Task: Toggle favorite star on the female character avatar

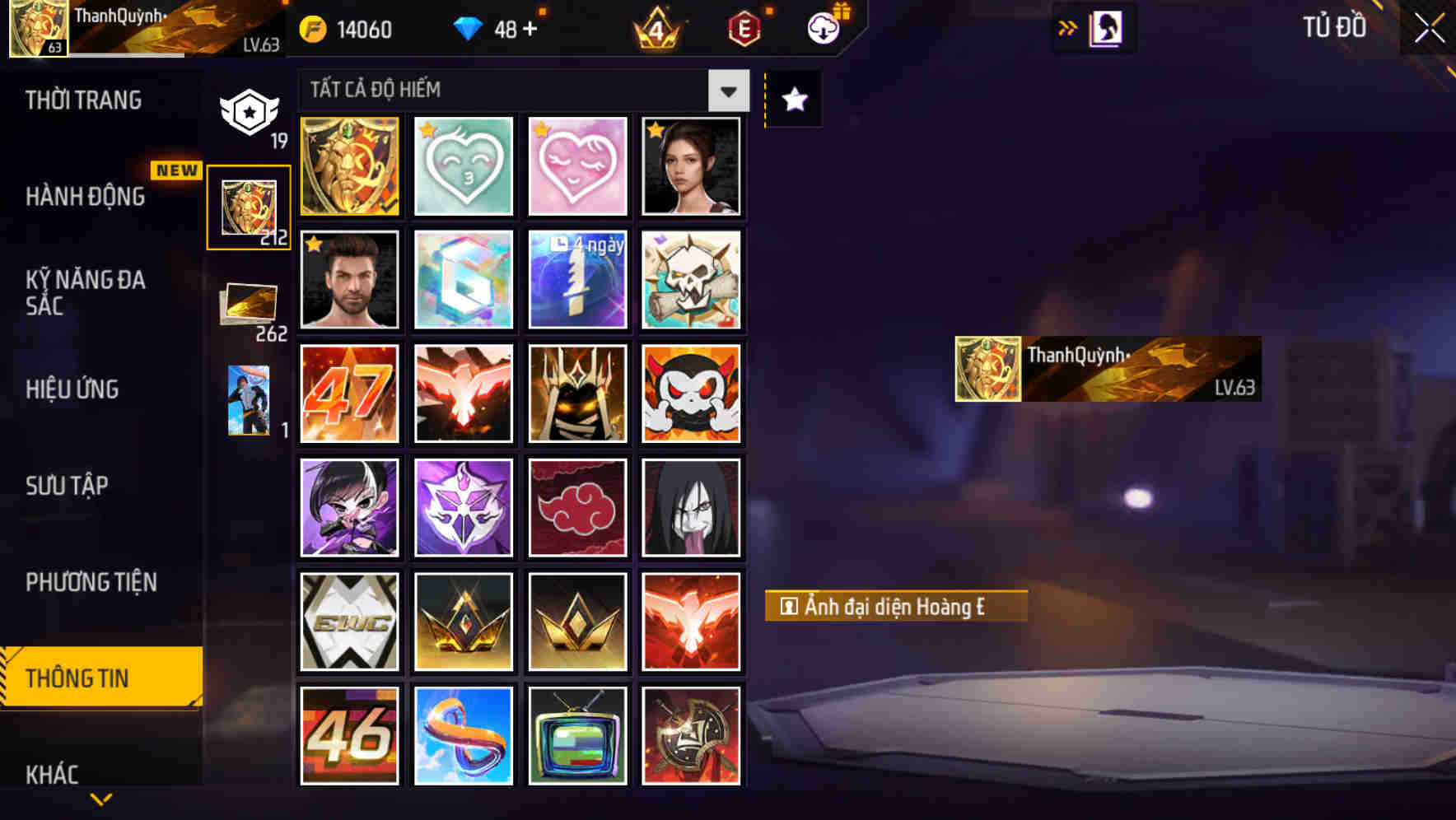Action: [x=656, y=128]
